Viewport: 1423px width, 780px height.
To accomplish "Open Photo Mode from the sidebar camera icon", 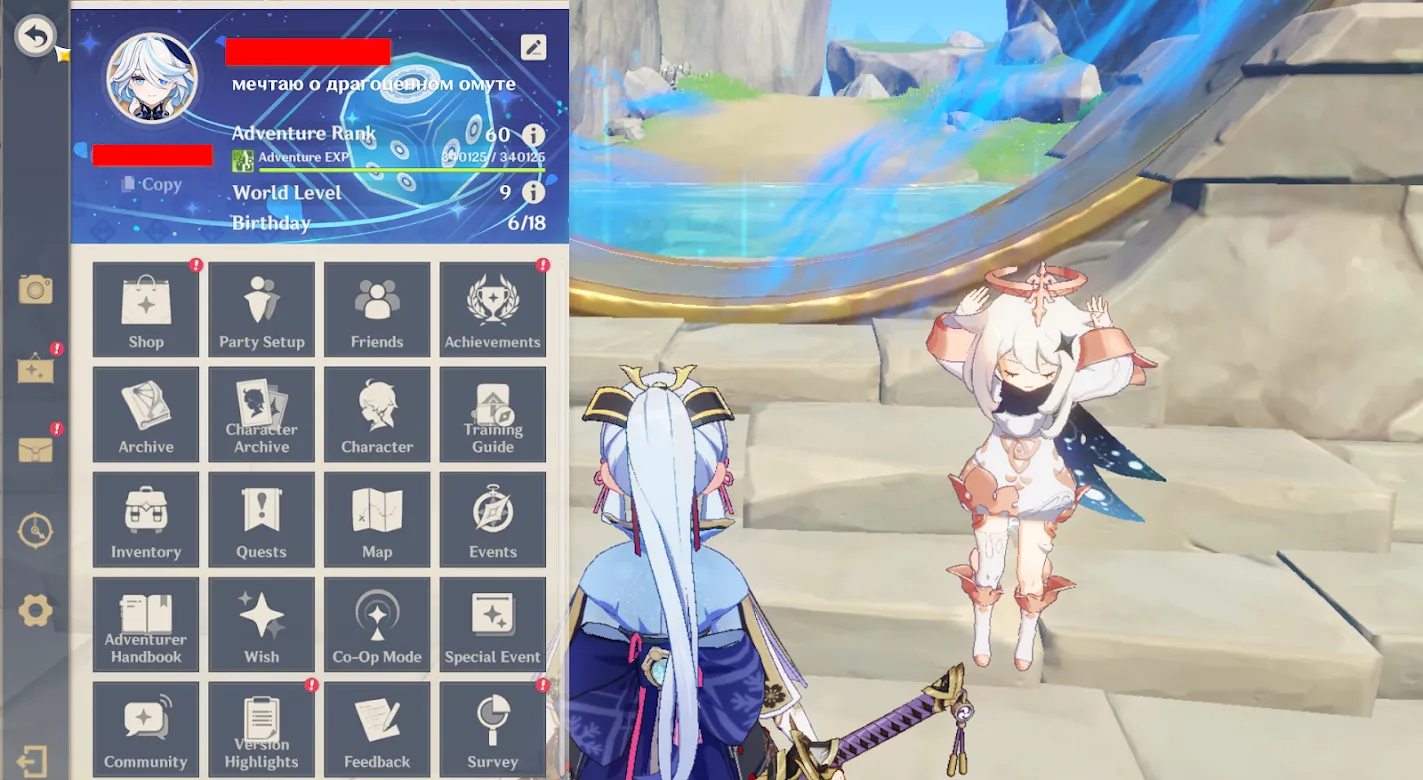I will 36,289.
